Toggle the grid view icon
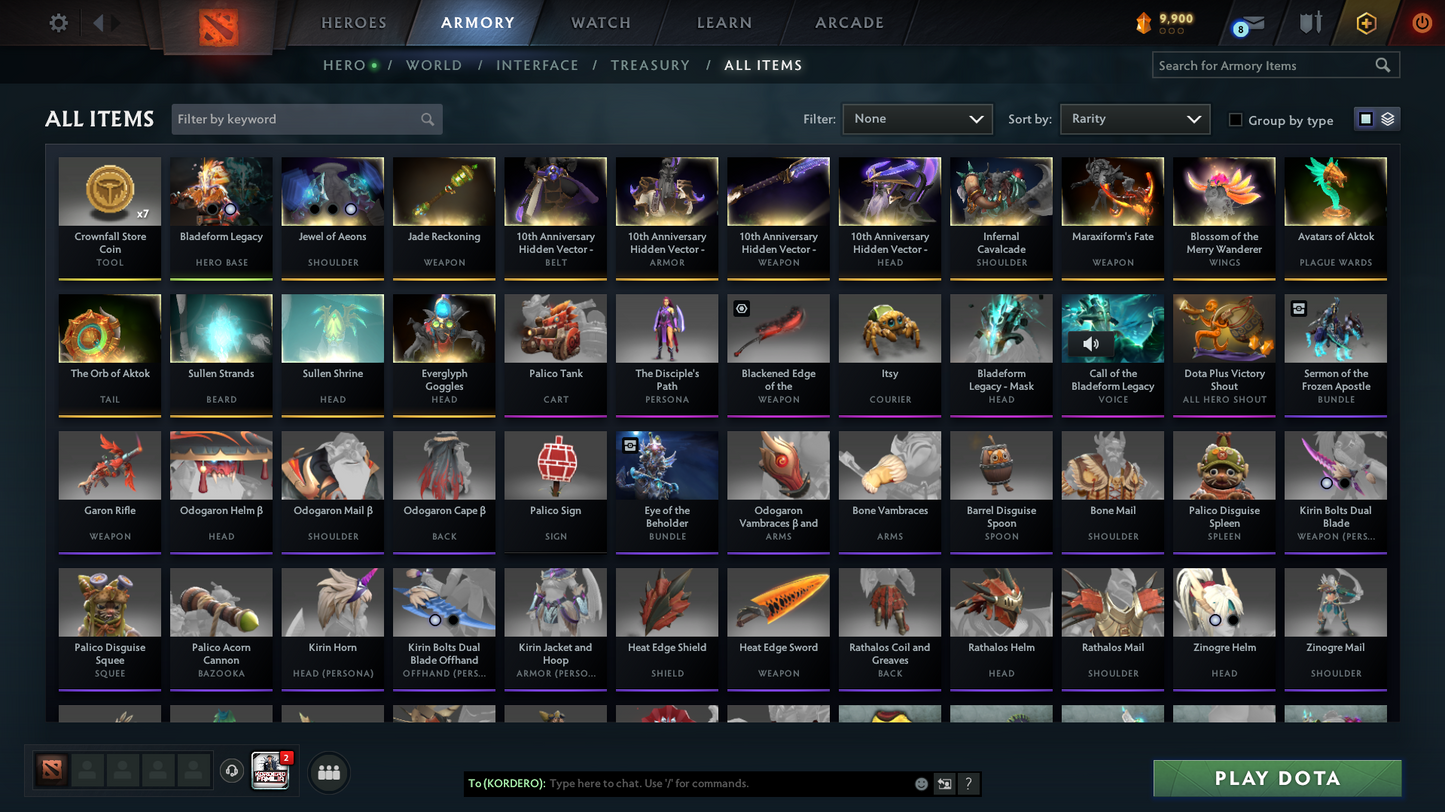The height and width of the screenshot is (812, 1445). pyautogui.click(x=1366, y=118)
